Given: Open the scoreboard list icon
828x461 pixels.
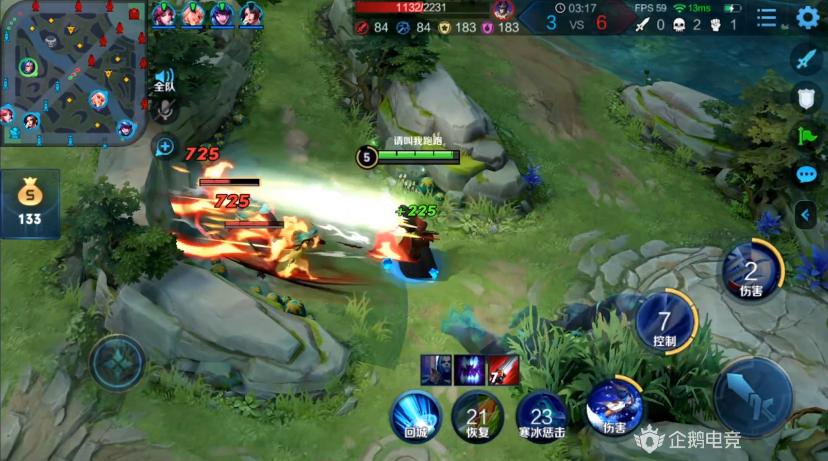Looking at the screenshot, I should coord(767,17).
